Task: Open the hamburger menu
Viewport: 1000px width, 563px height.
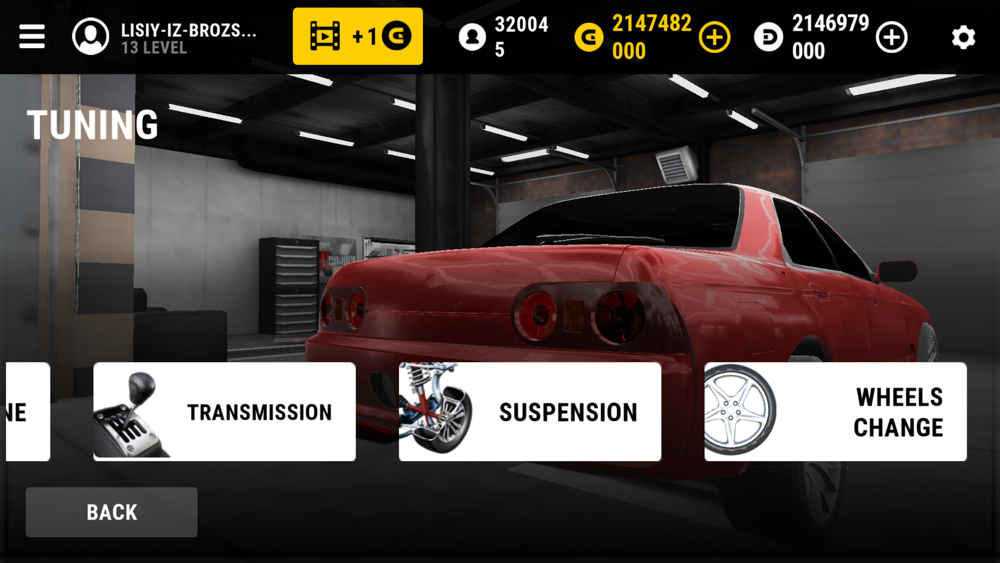Action: tap(32, 37)
